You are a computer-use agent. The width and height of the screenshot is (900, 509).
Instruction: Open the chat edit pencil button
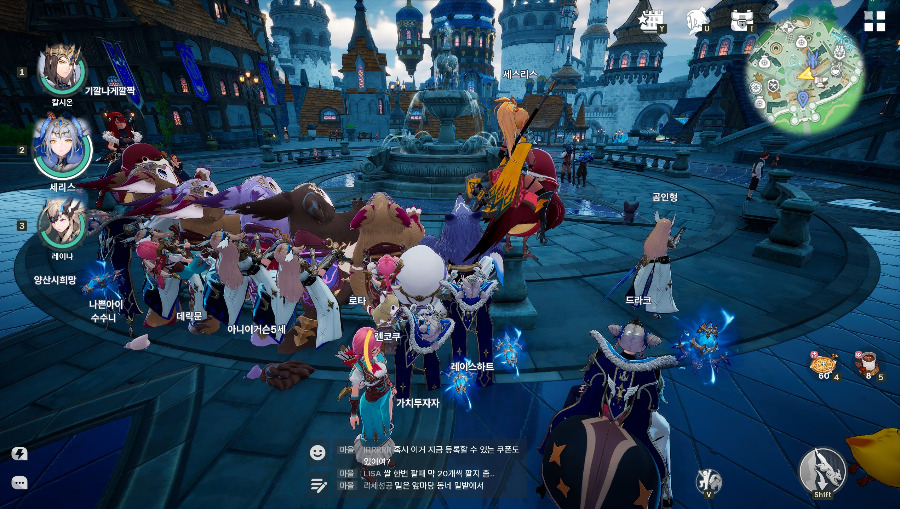point(318,485)
